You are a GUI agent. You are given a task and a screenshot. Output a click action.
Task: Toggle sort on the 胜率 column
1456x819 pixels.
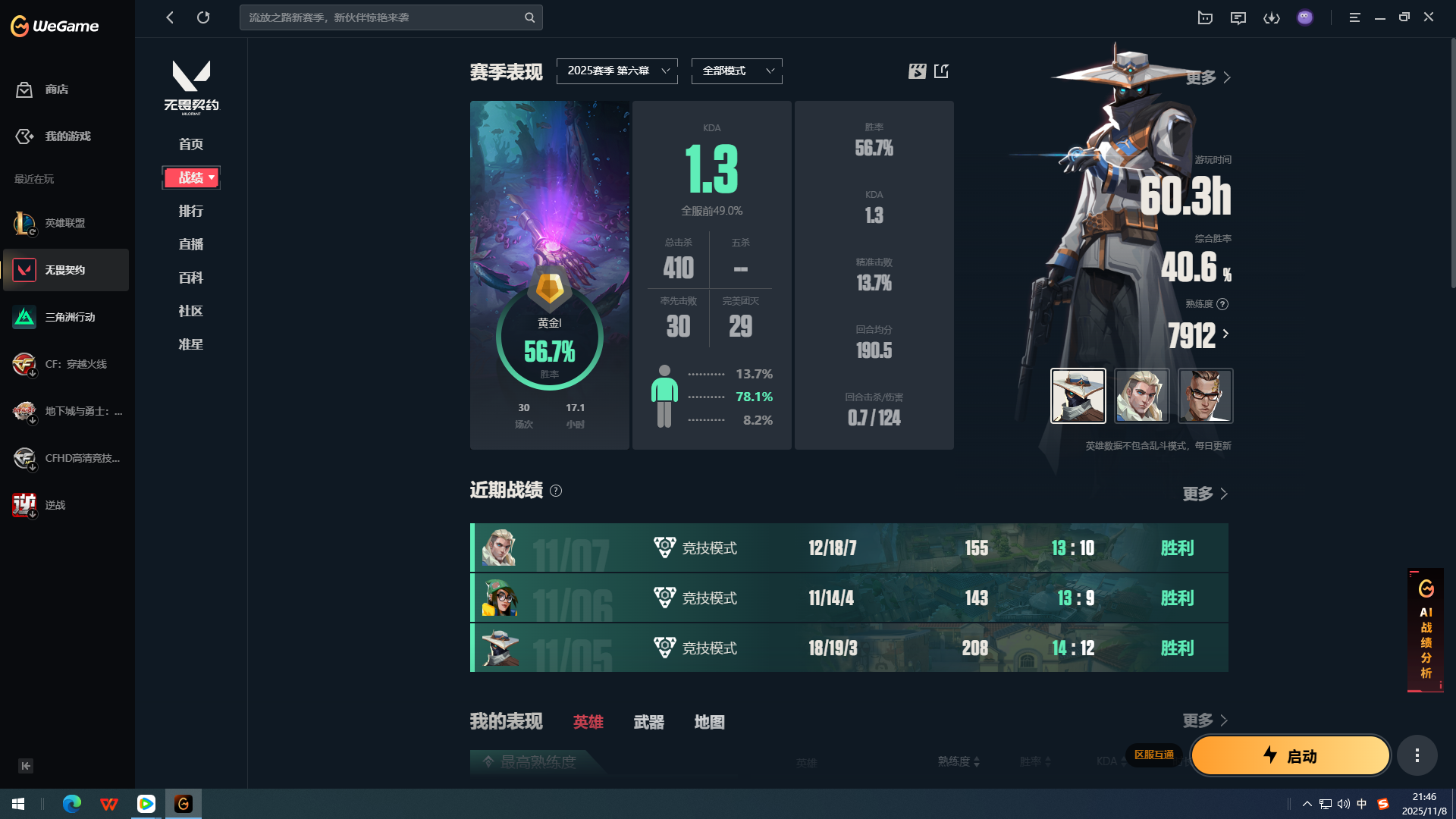click(x=1049, y=762)
